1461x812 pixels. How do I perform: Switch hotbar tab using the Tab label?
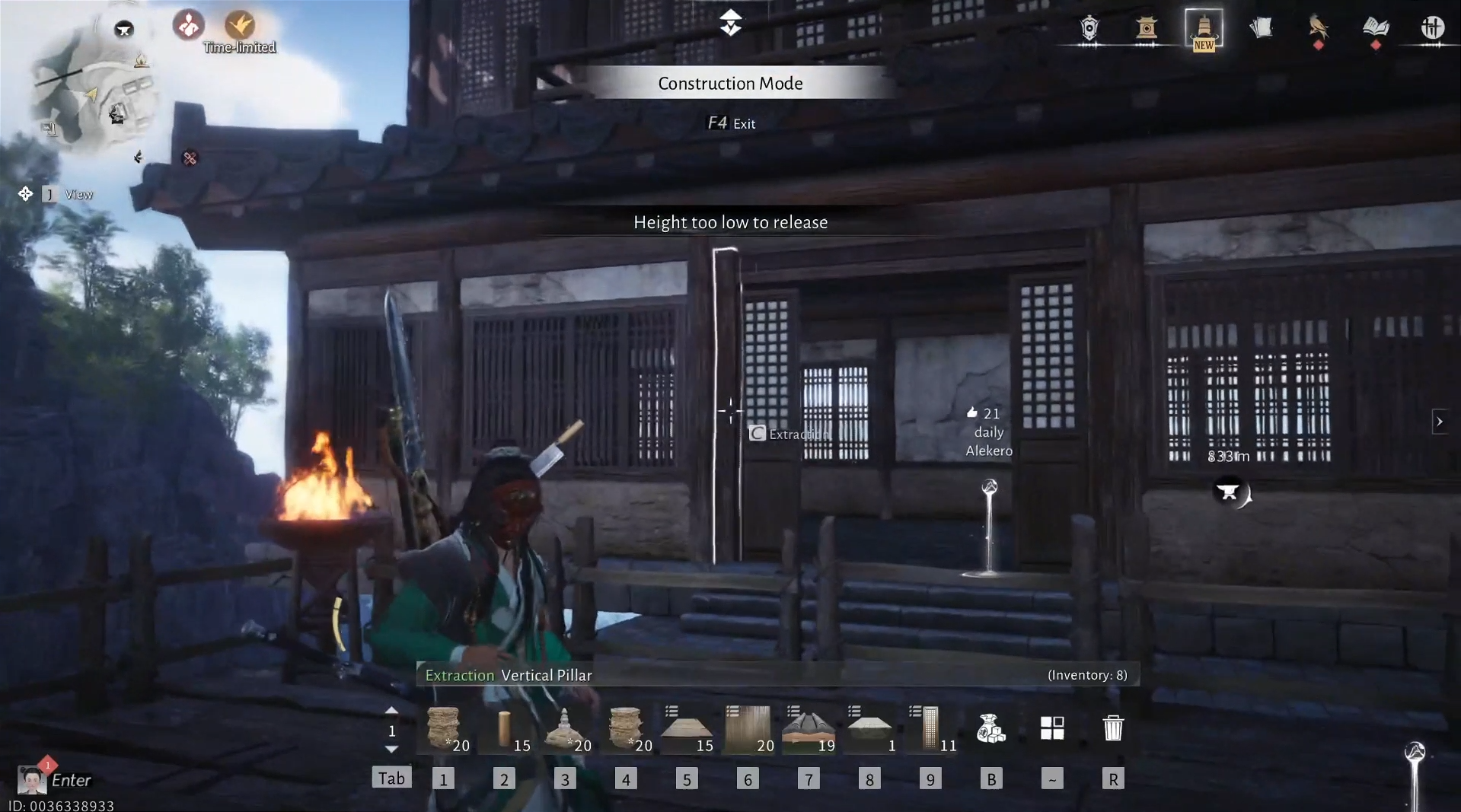click(391, 778)
